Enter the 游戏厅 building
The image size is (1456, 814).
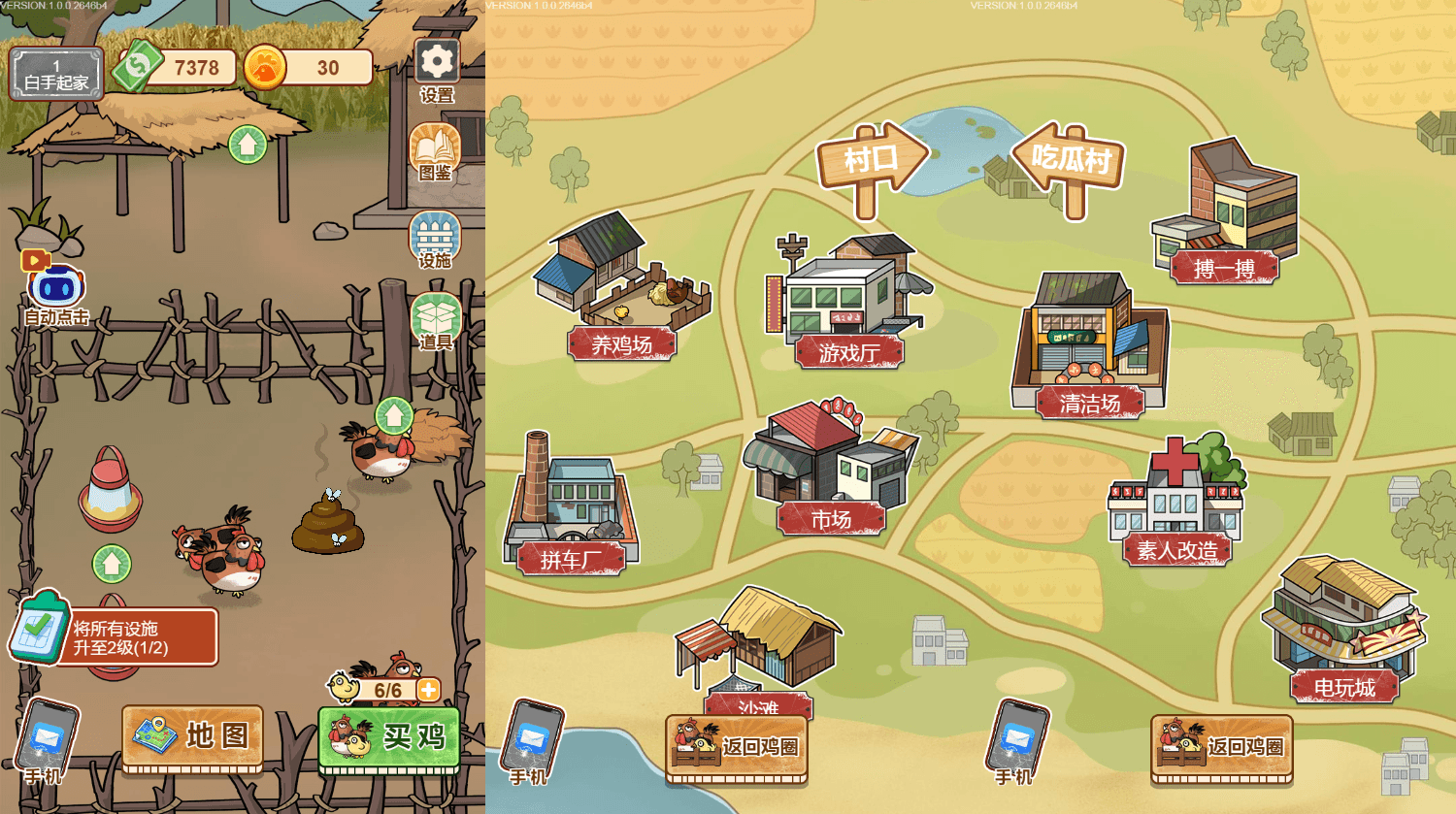[x=849, y=303]
